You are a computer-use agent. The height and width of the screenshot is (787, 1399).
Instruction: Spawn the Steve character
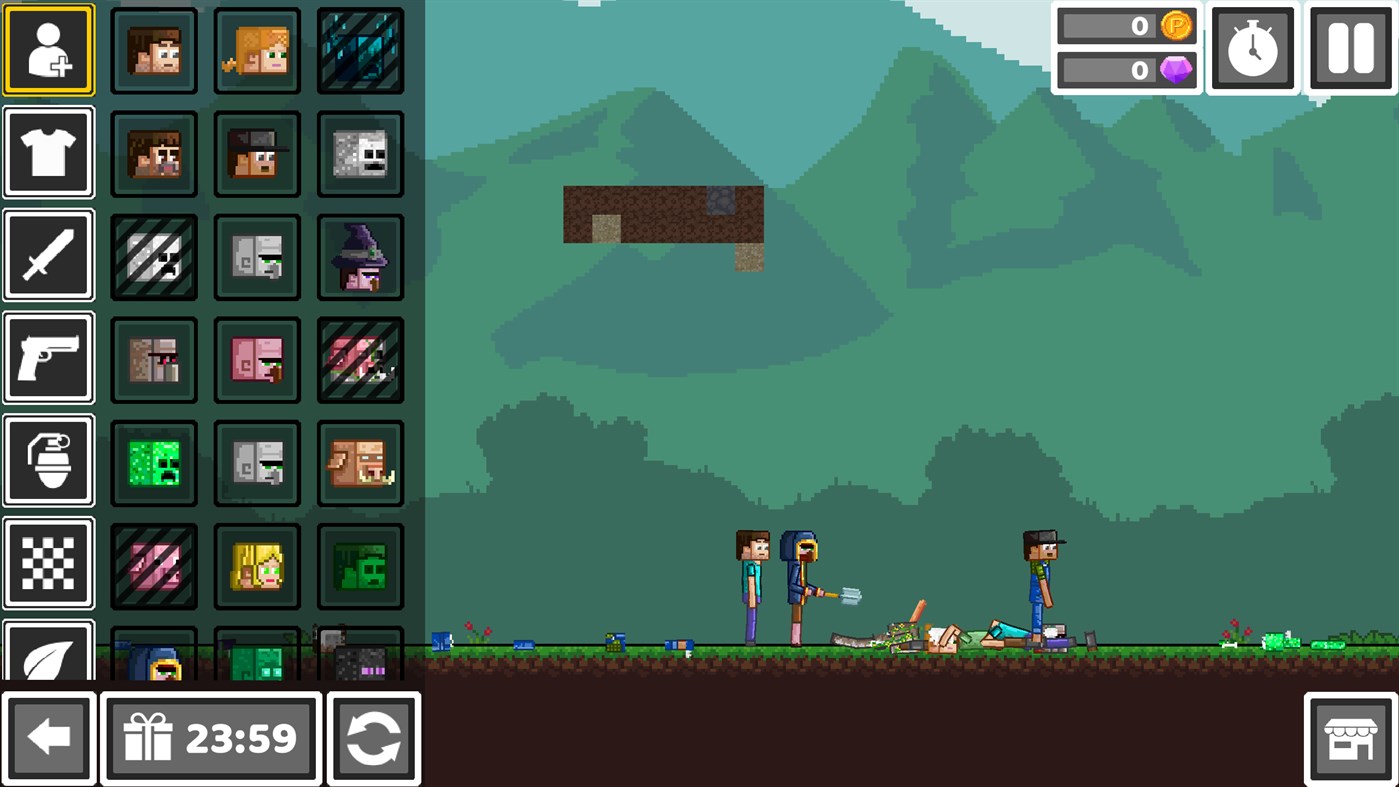click(153, 50)
